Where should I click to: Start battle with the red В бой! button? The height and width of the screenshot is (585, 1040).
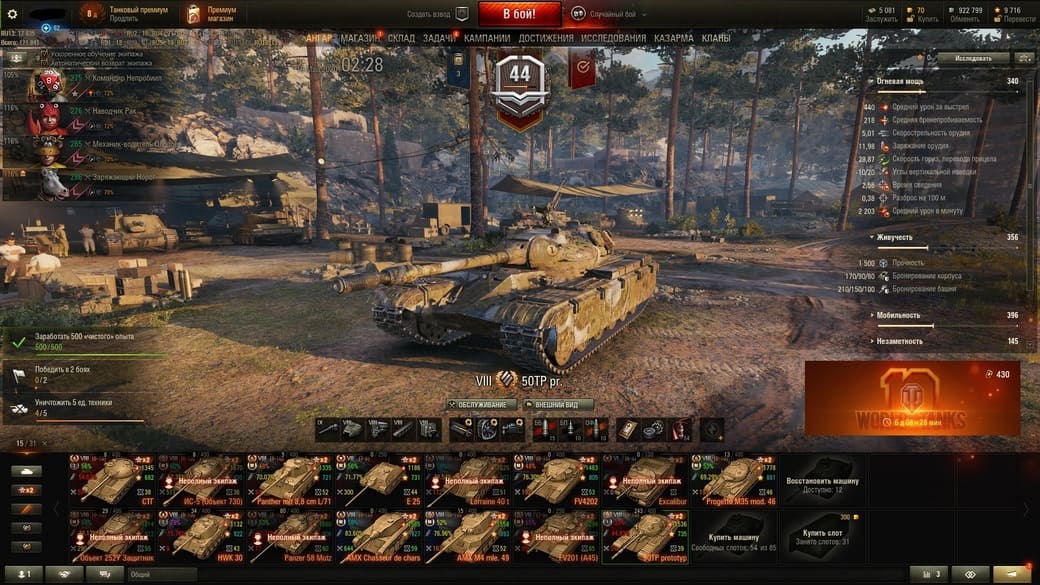(x=519, y=14)
